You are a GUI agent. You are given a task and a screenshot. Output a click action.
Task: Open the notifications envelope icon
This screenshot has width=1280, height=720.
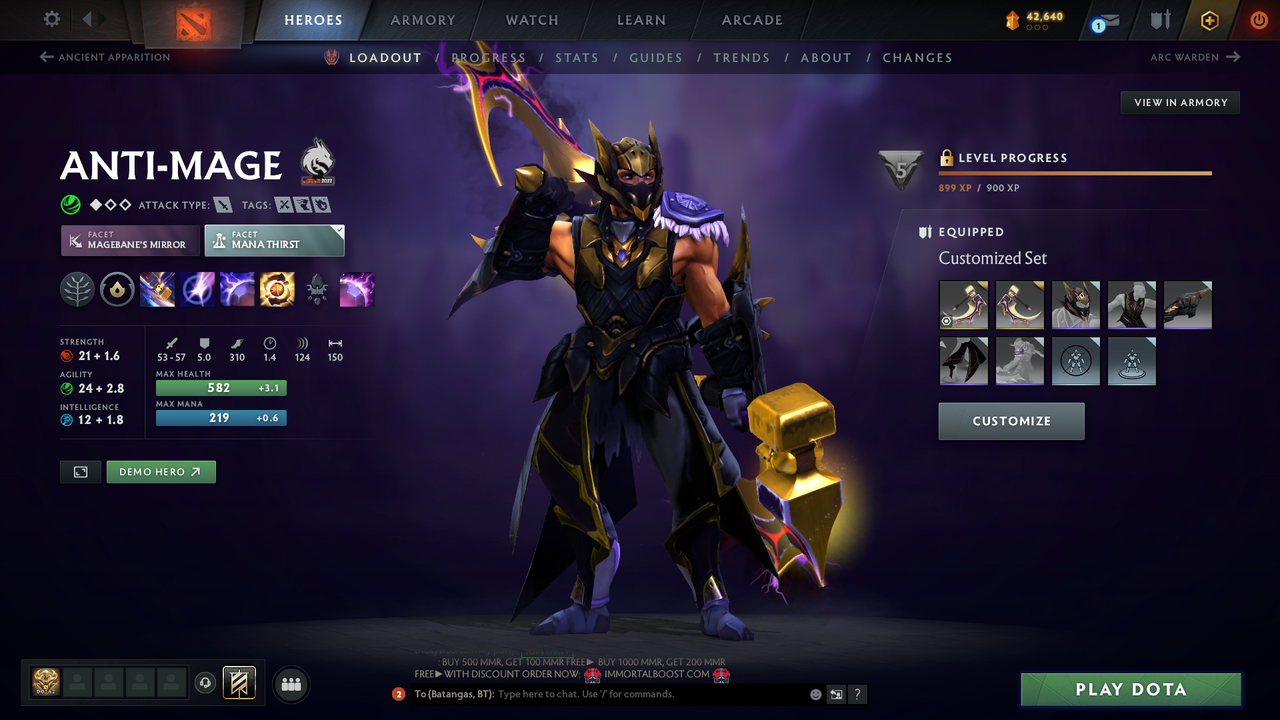tap(1106, 19)
